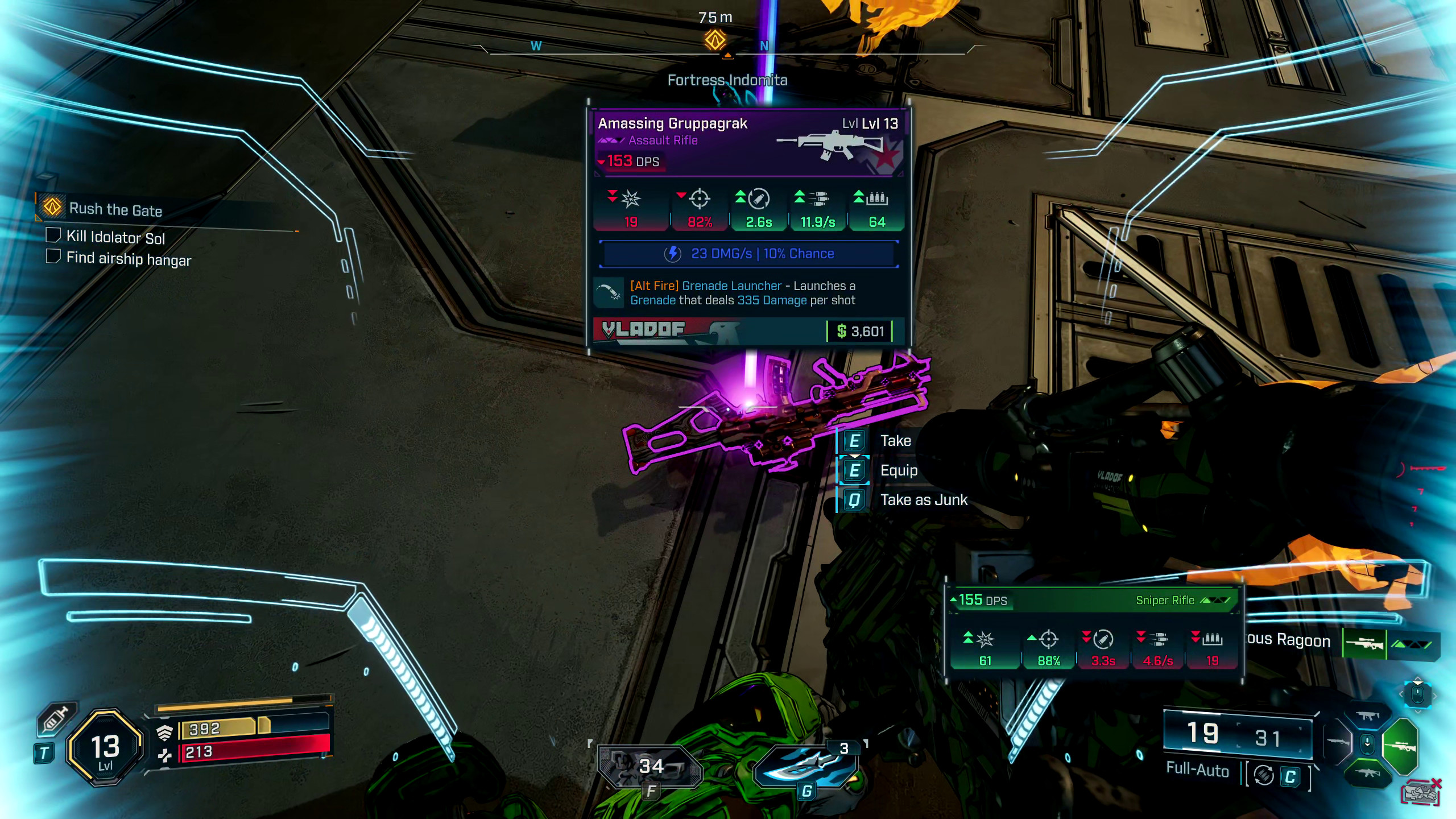Click the Vladof manufacturer logo
This screenshot has height=819, width=1456.
644,330
